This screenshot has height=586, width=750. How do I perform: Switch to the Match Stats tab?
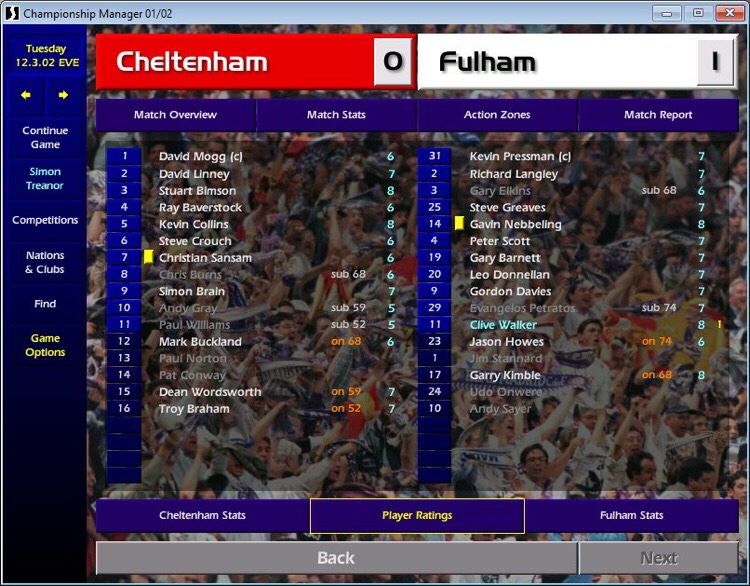(336, 115)
